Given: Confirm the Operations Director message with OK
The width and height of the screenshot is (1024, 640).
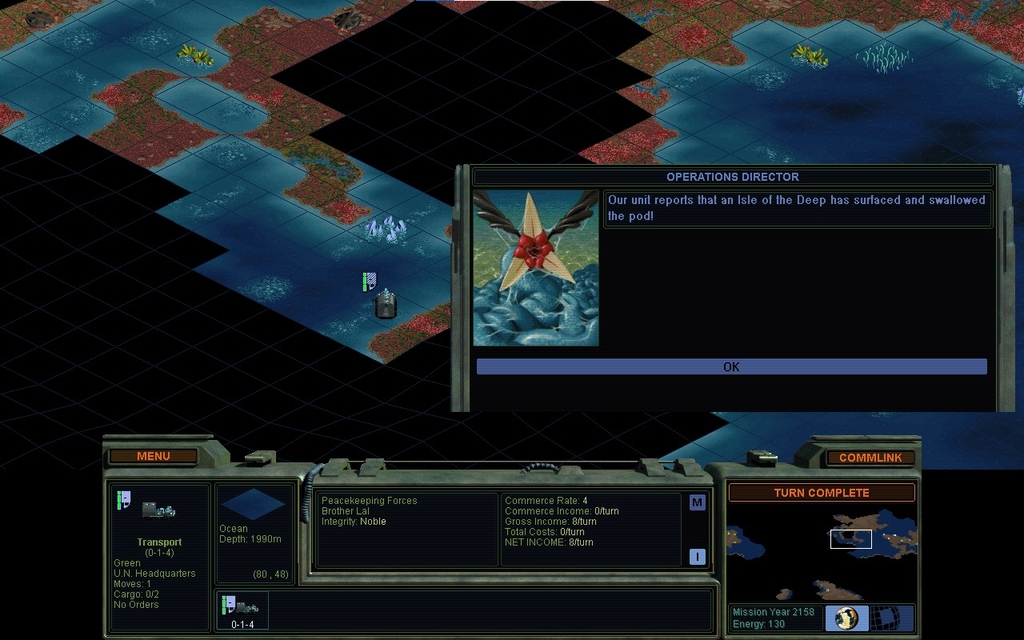Looking at the screenshot, I should click(731, 367).
